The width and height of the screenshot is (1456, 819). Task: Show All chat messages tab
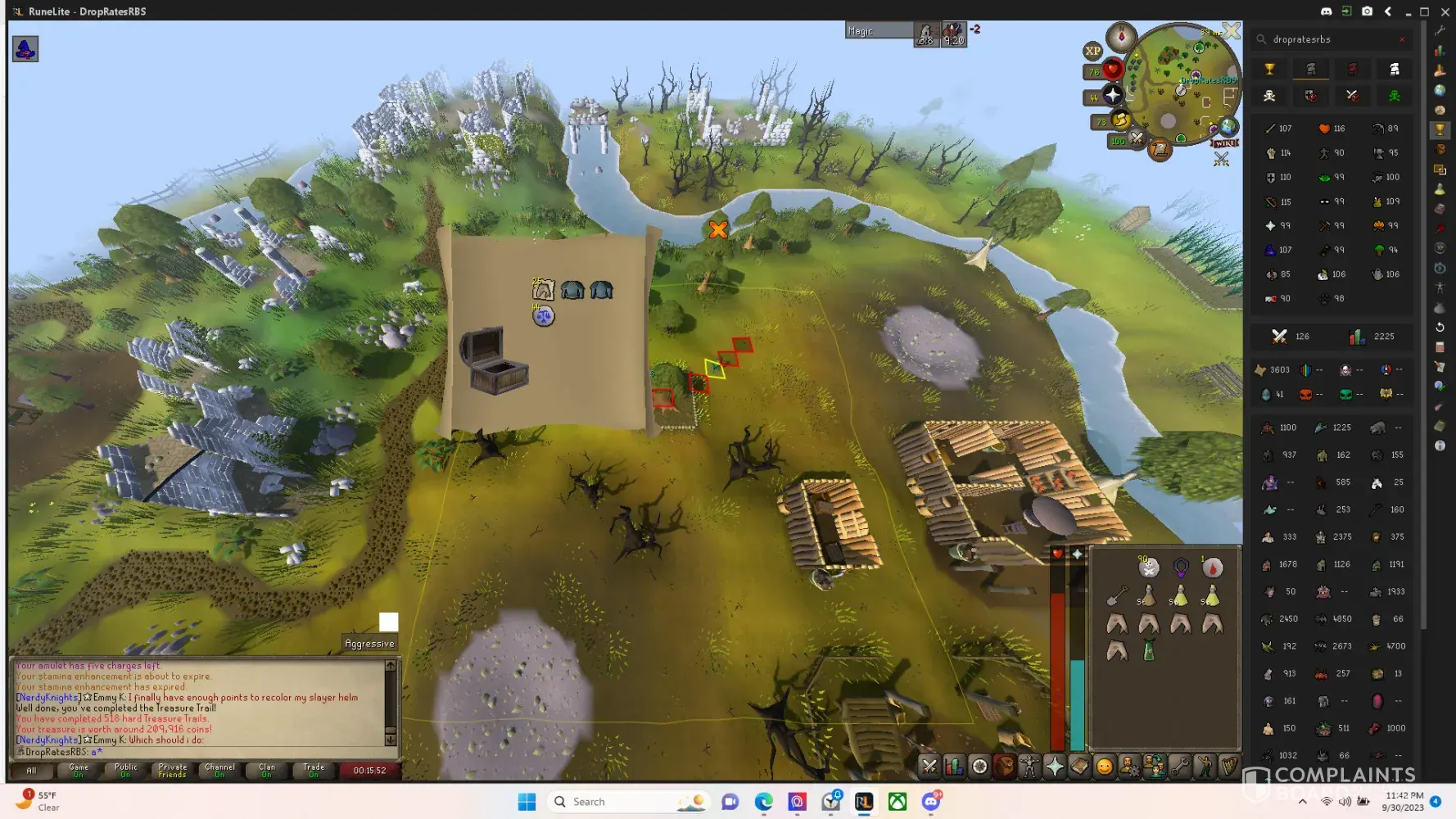point(31,770)
